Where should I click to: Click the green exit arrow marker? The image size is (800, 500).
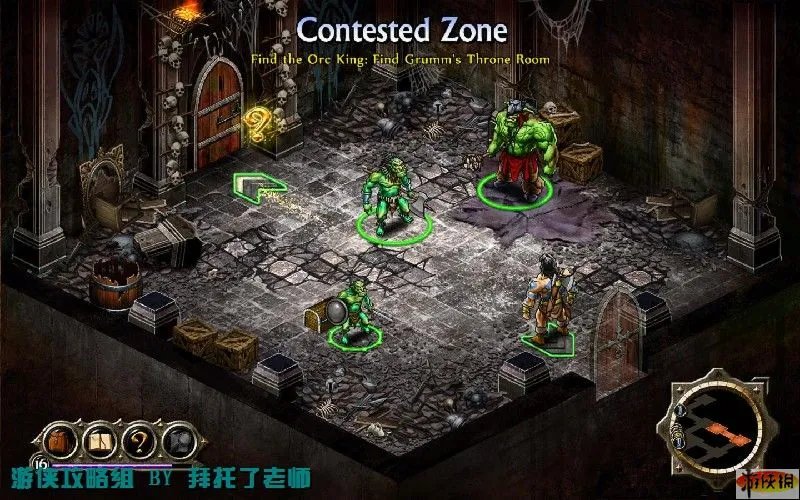coord(259,187)
